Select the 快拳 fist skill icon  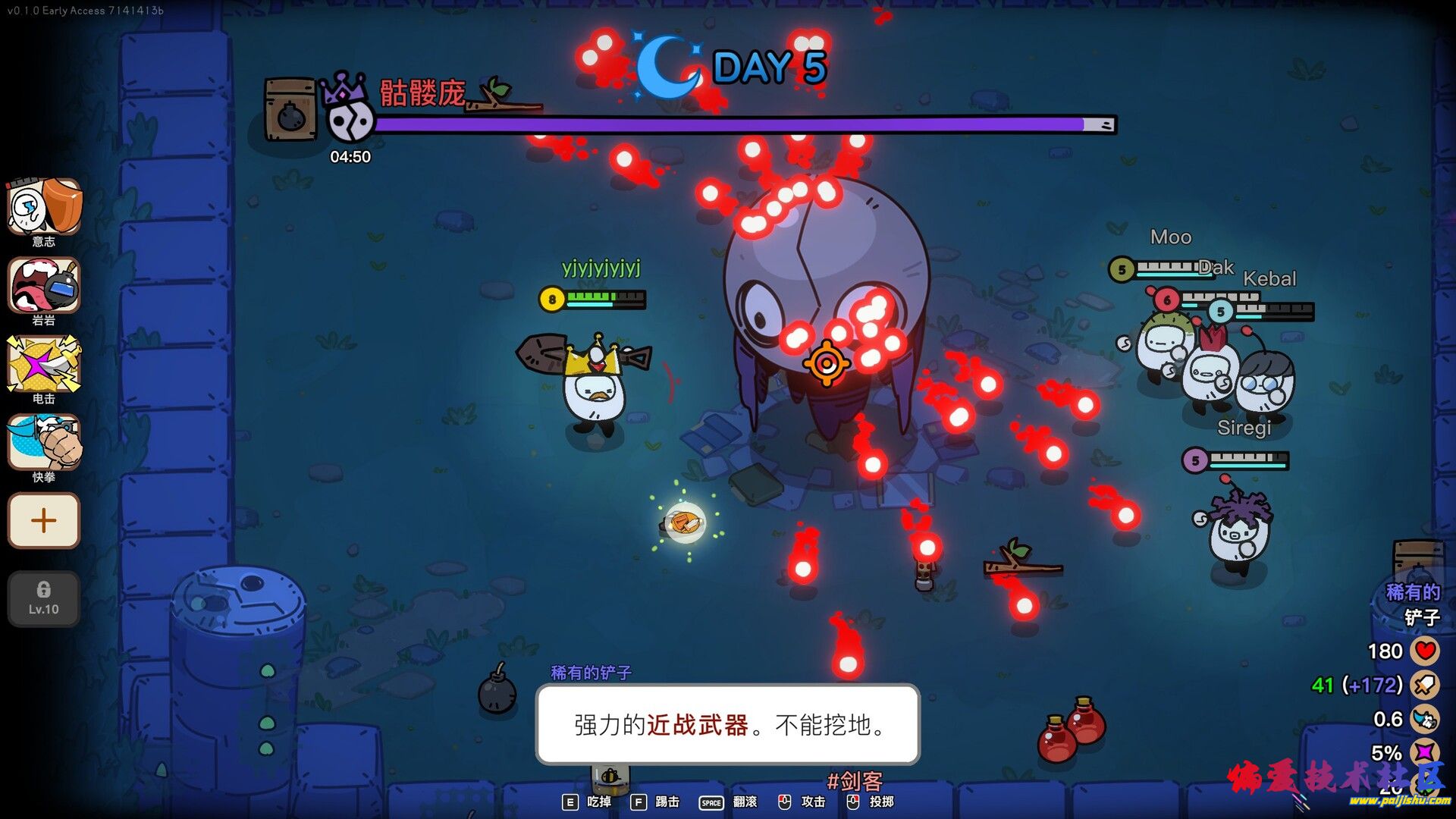(x=44, y=442)
